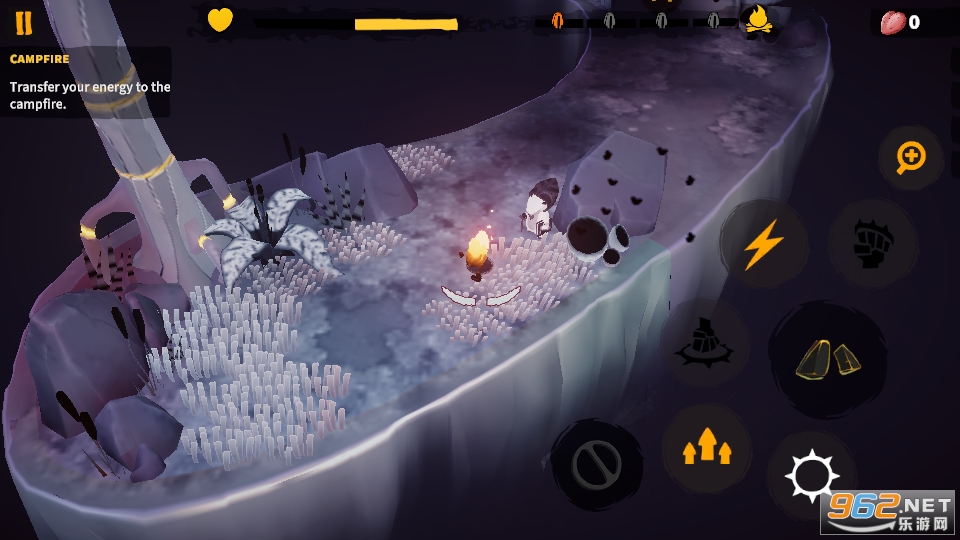Viewport: 960px width, 540px height.
Task: Pause the game with the pause icon
Action: point(23,22)
